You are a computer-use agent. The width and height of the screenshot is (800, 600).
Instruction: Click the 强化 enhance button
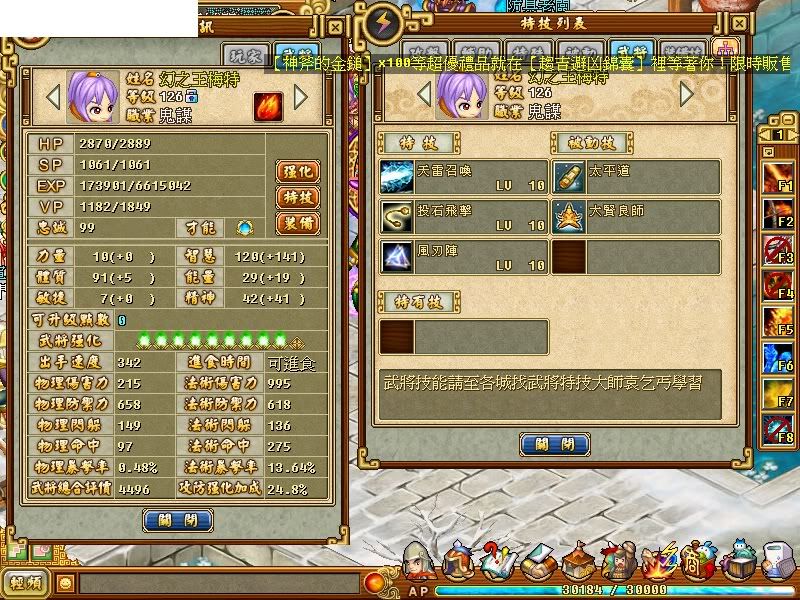click(x=297, y=171)
